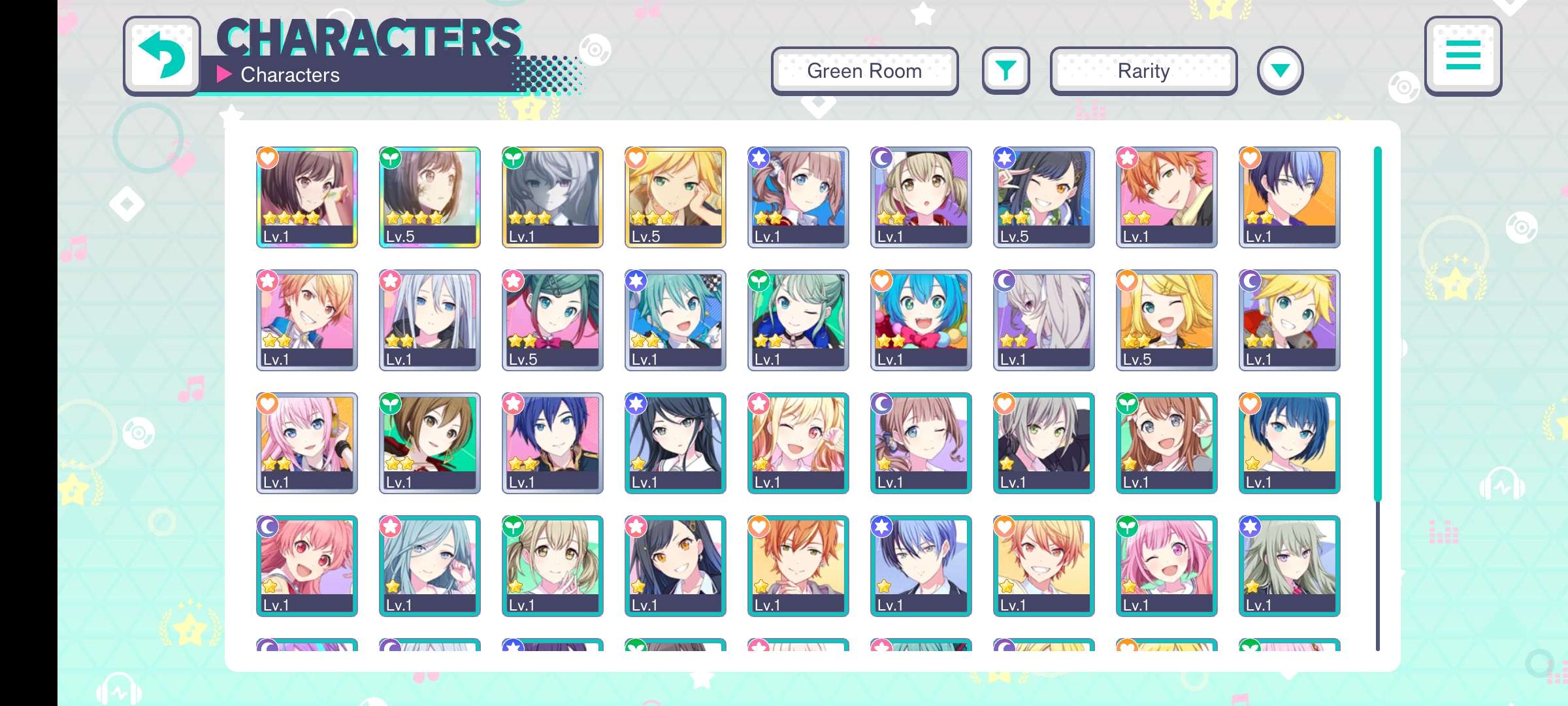
Task: Toggle the sort order arrow
Action: pyautogui.click(x=1280, y=71)
